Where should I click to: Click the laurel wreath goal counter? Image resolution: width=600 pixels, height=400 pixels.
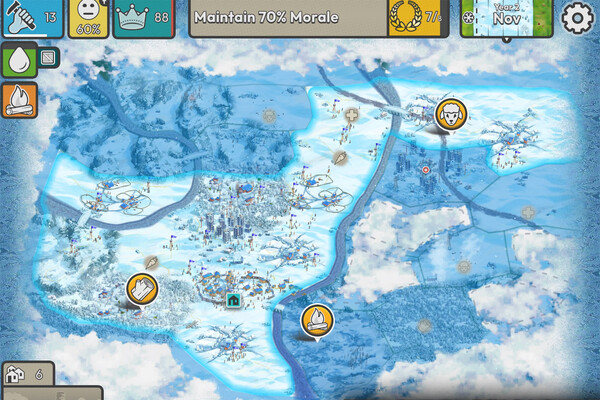[414, 18]
